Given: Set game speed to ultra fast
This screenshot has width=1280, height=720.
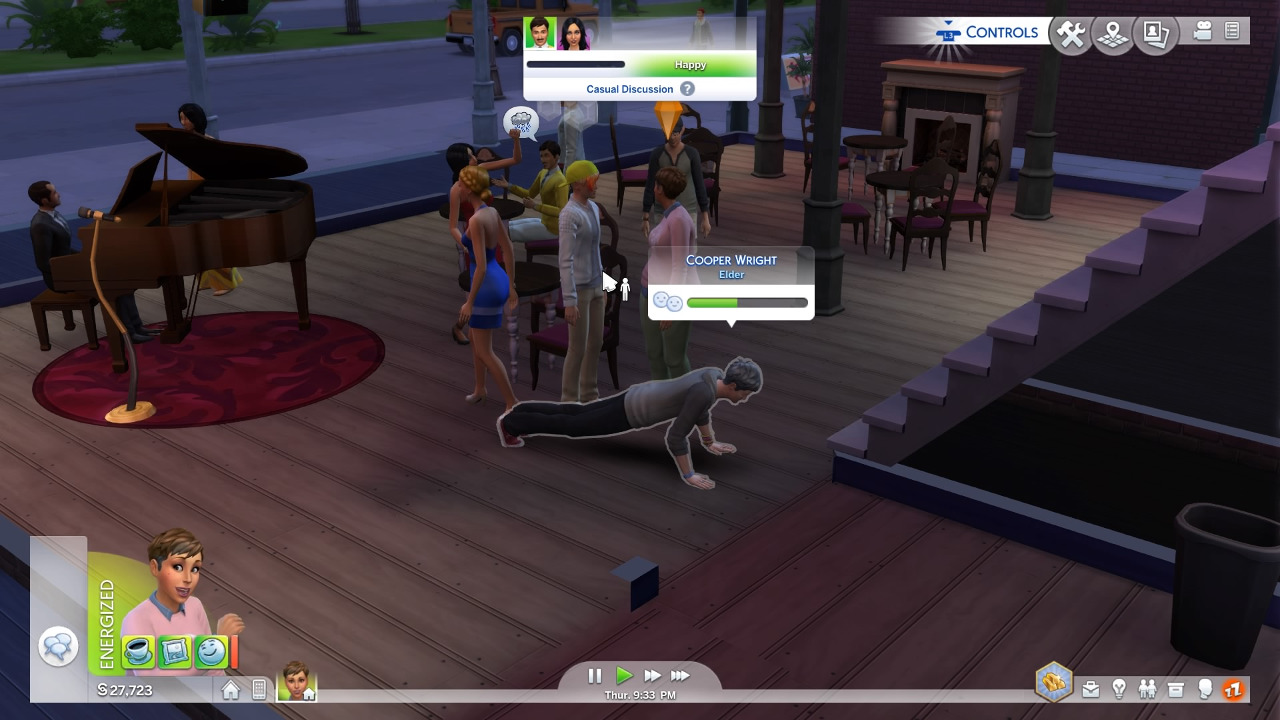Looking at the screenshot, I should [x=680, y=676].
